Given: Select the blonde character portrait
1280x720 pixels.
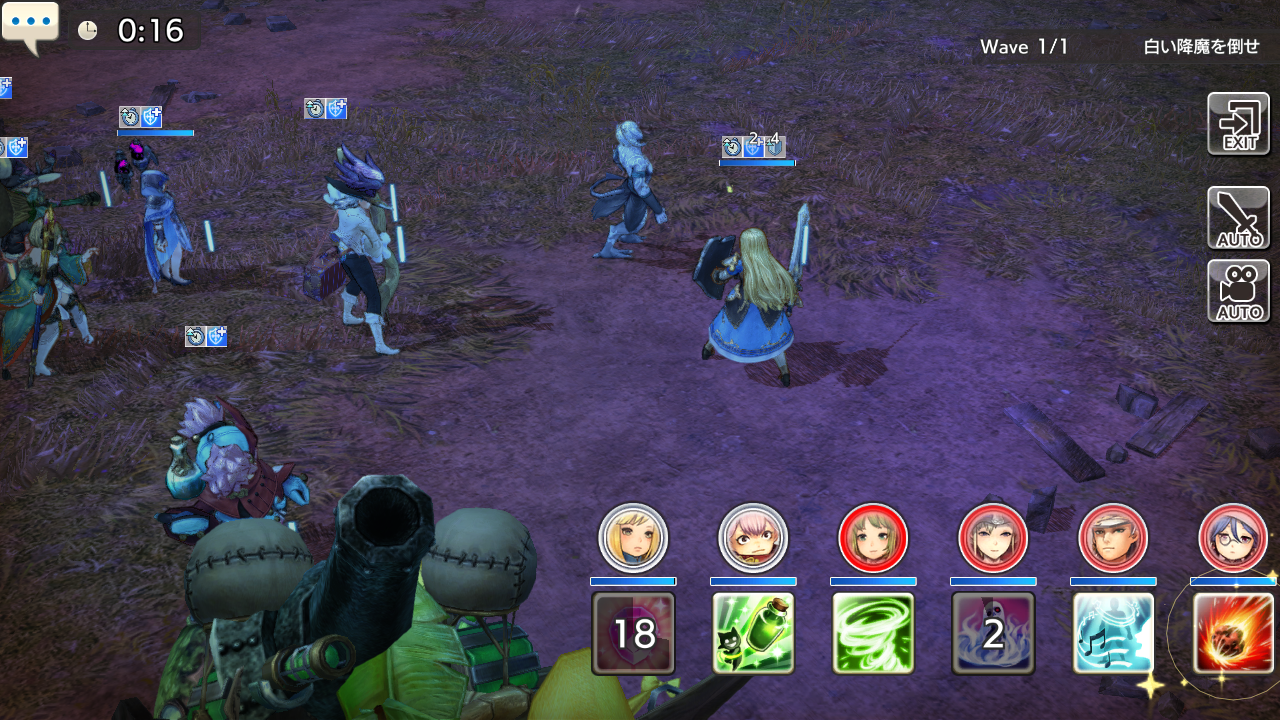Looking at the screenshot, I should point(633,538).
